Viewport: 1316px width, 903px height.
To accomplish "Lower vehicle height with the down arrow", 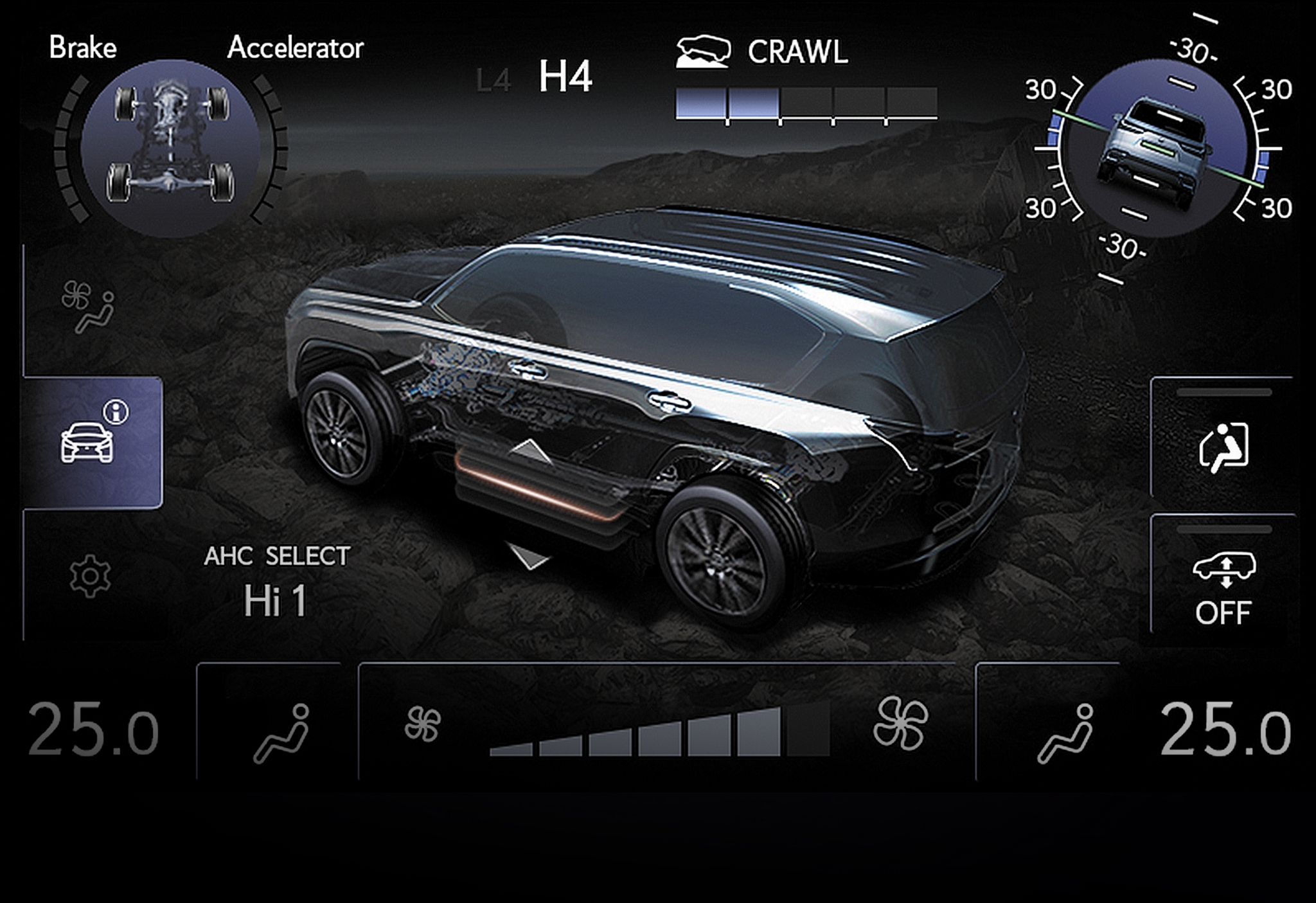I will click(529, 555).
